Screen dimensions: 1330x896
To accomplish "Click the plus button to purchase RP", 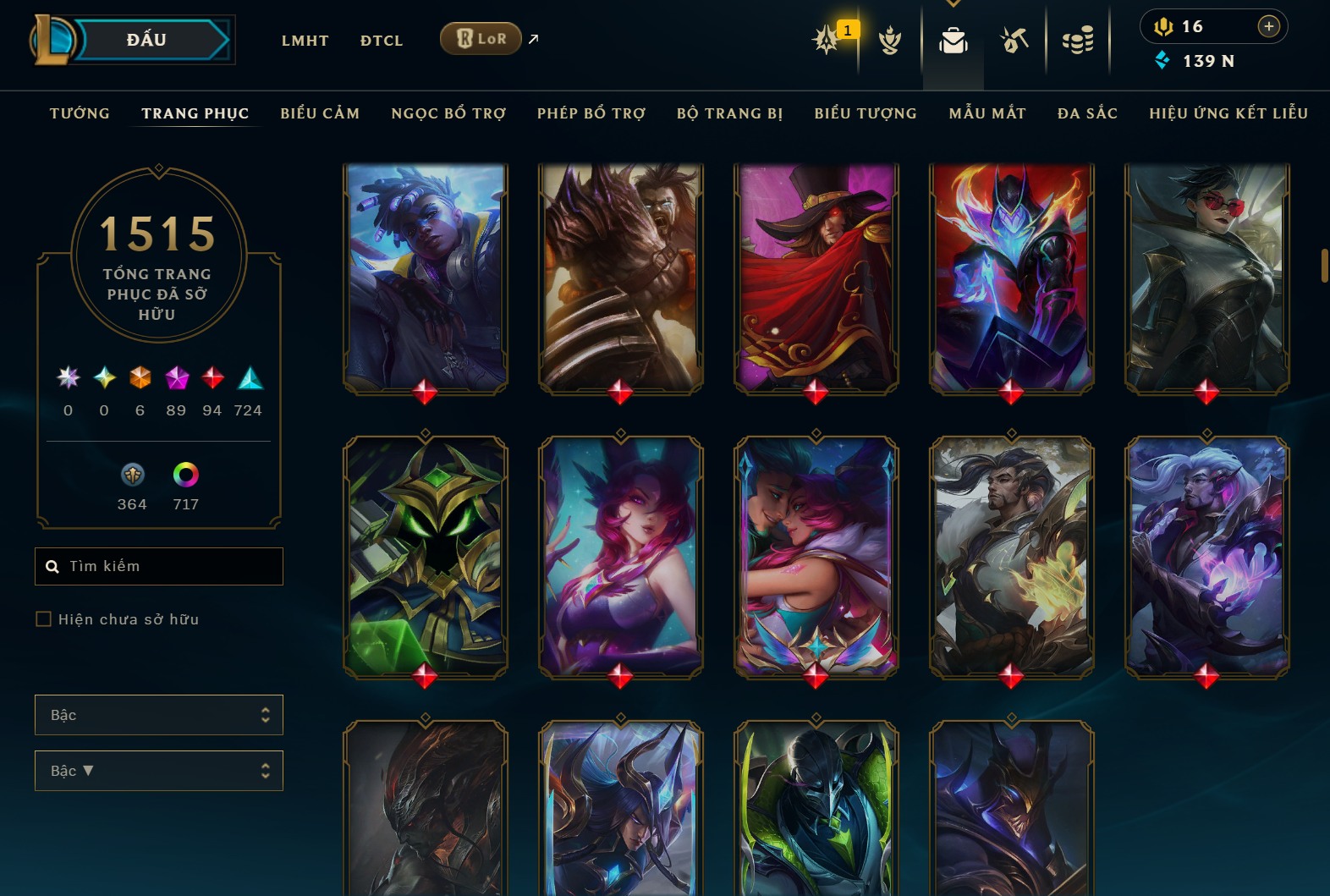I will click(x=1268, y=26).
